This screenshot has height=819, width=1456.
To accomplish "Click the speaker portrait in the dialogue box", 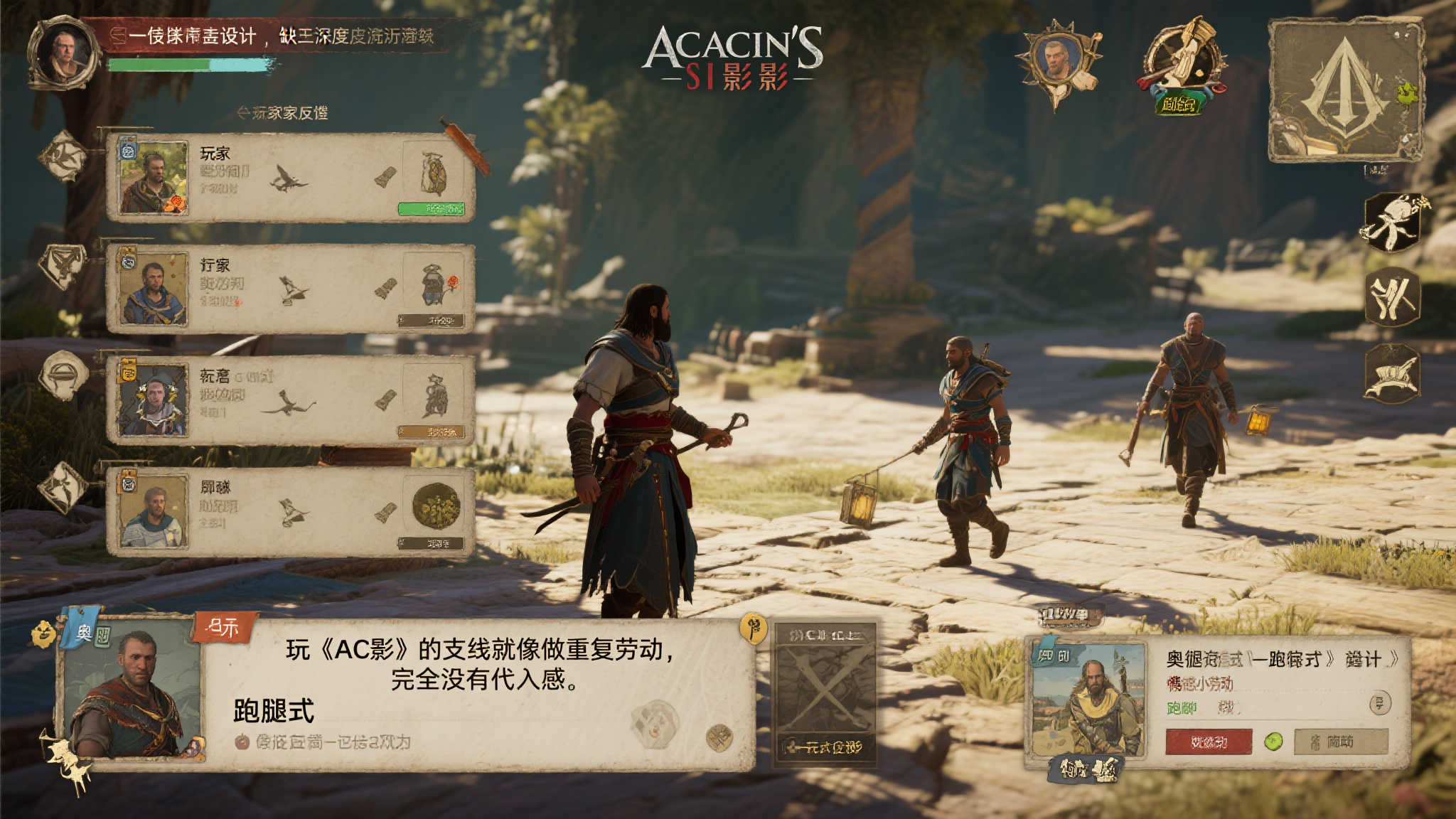I will click(x=131, y=692).
